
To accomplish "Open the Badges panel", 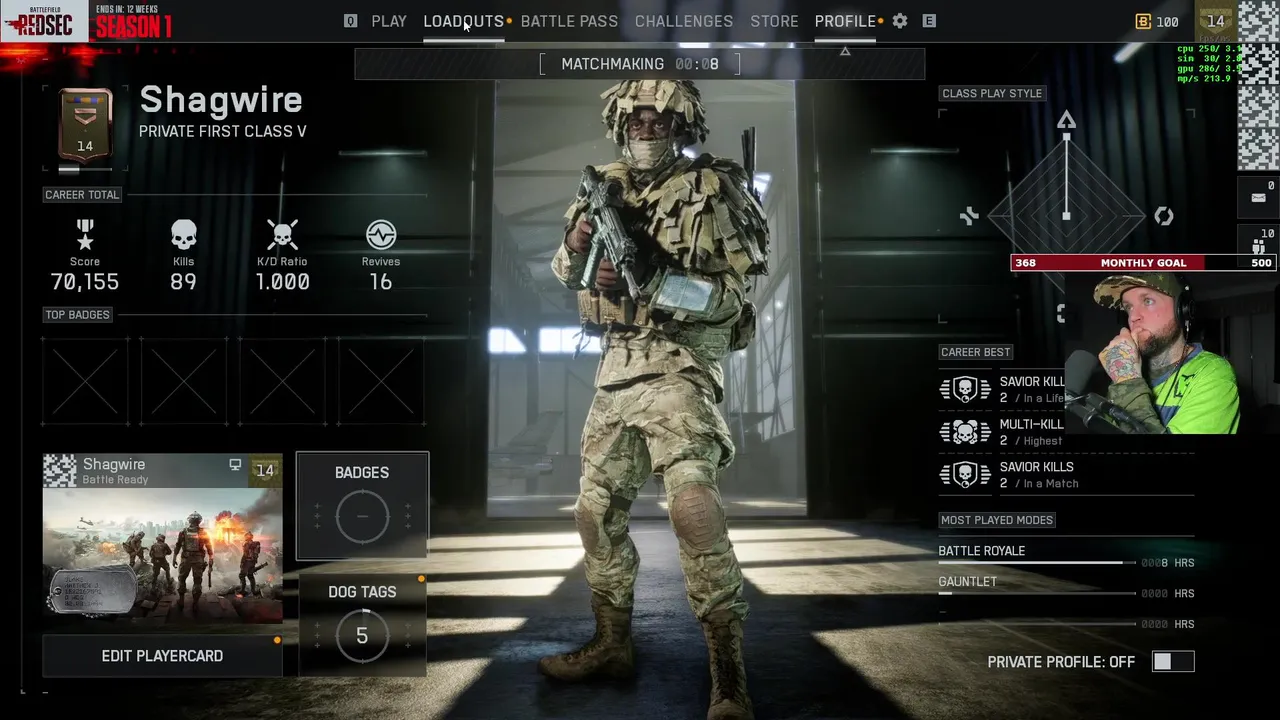I will [362, 505].
